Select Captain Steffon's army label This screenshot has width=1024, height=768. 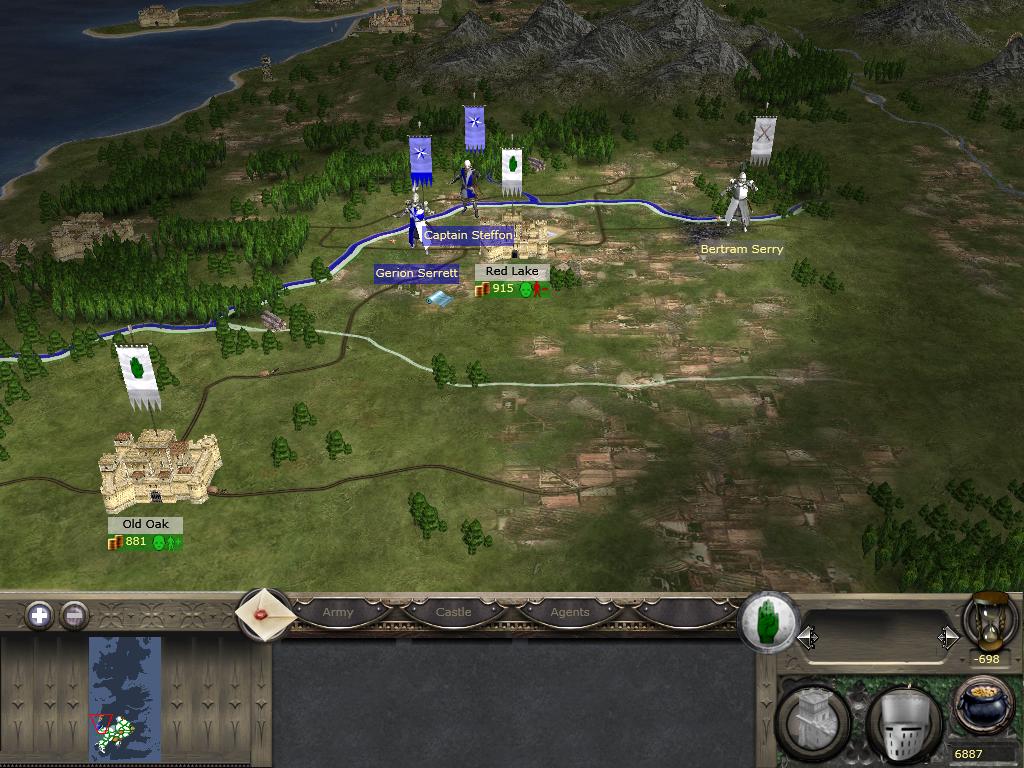(x=468, y=236)
